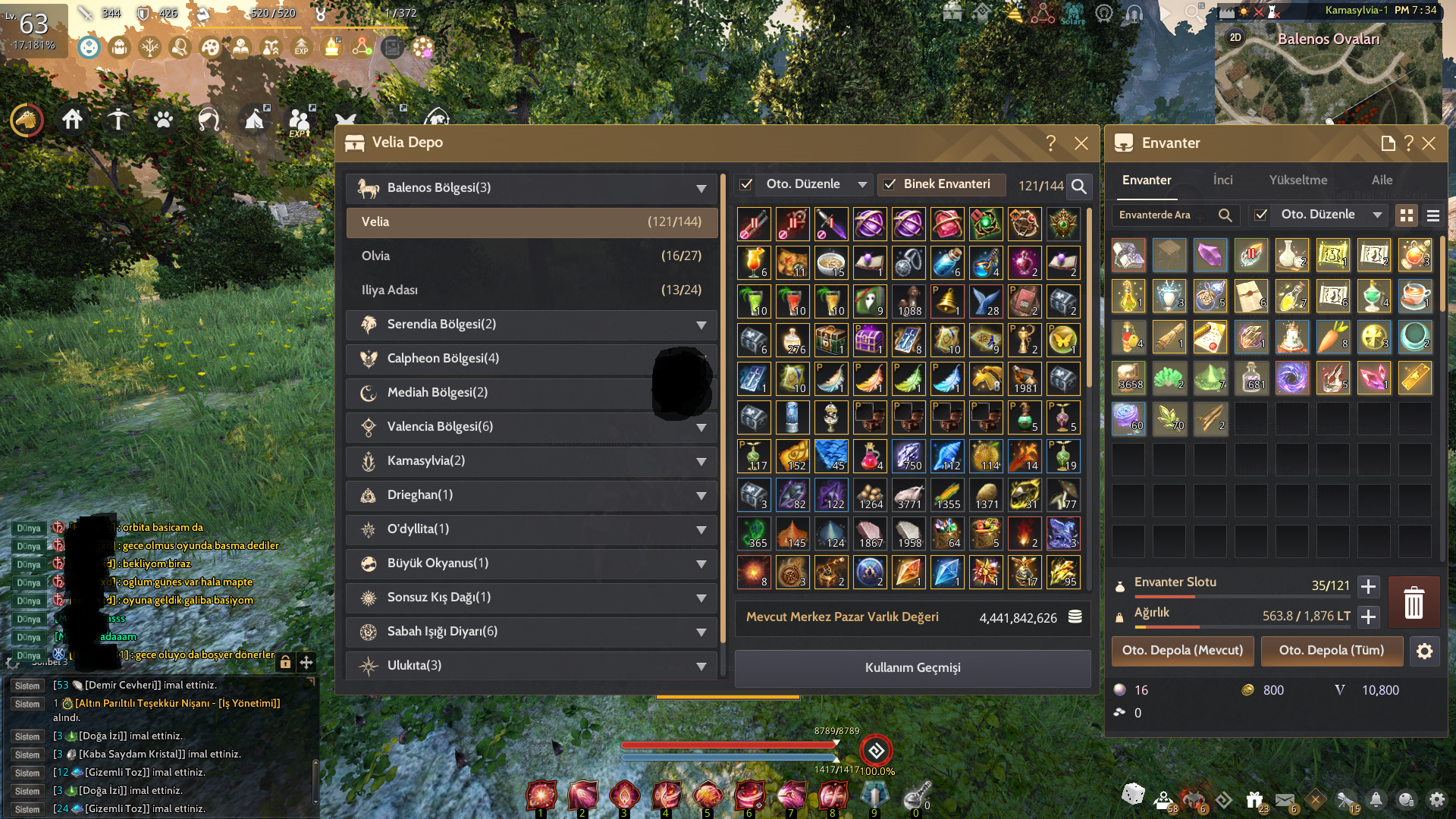Click the Envanterde Ara search field
The image size is (1456, 819).
[1164, 215]
